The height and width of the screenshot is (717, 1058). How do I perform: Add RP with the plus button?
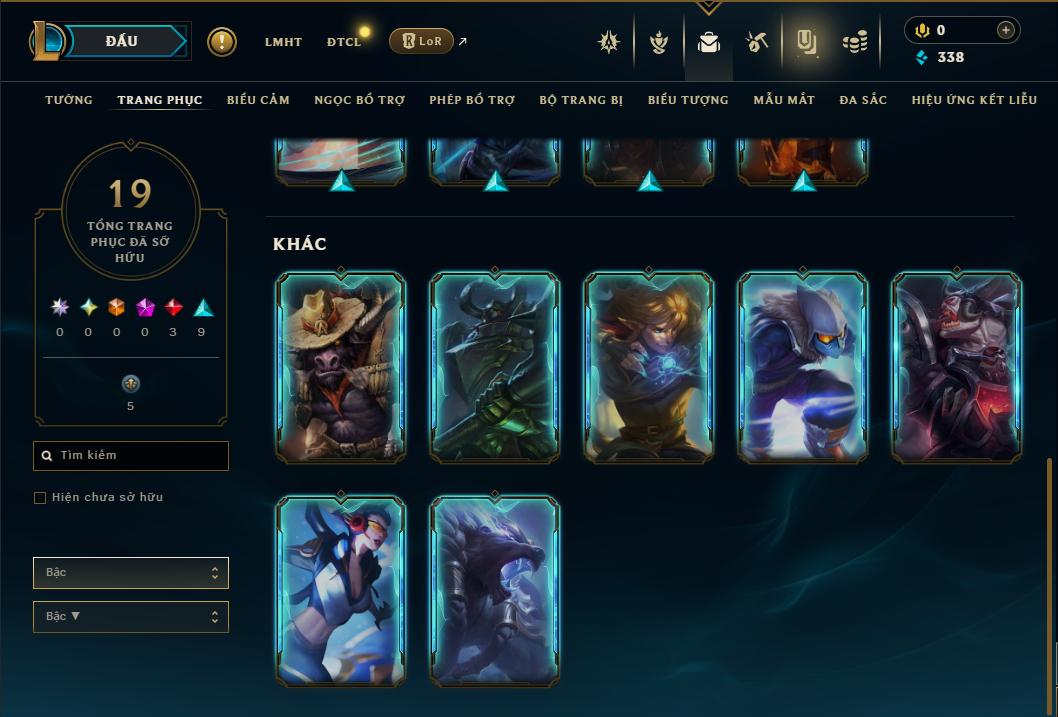pyautogui.click(x=1005, y=30)
